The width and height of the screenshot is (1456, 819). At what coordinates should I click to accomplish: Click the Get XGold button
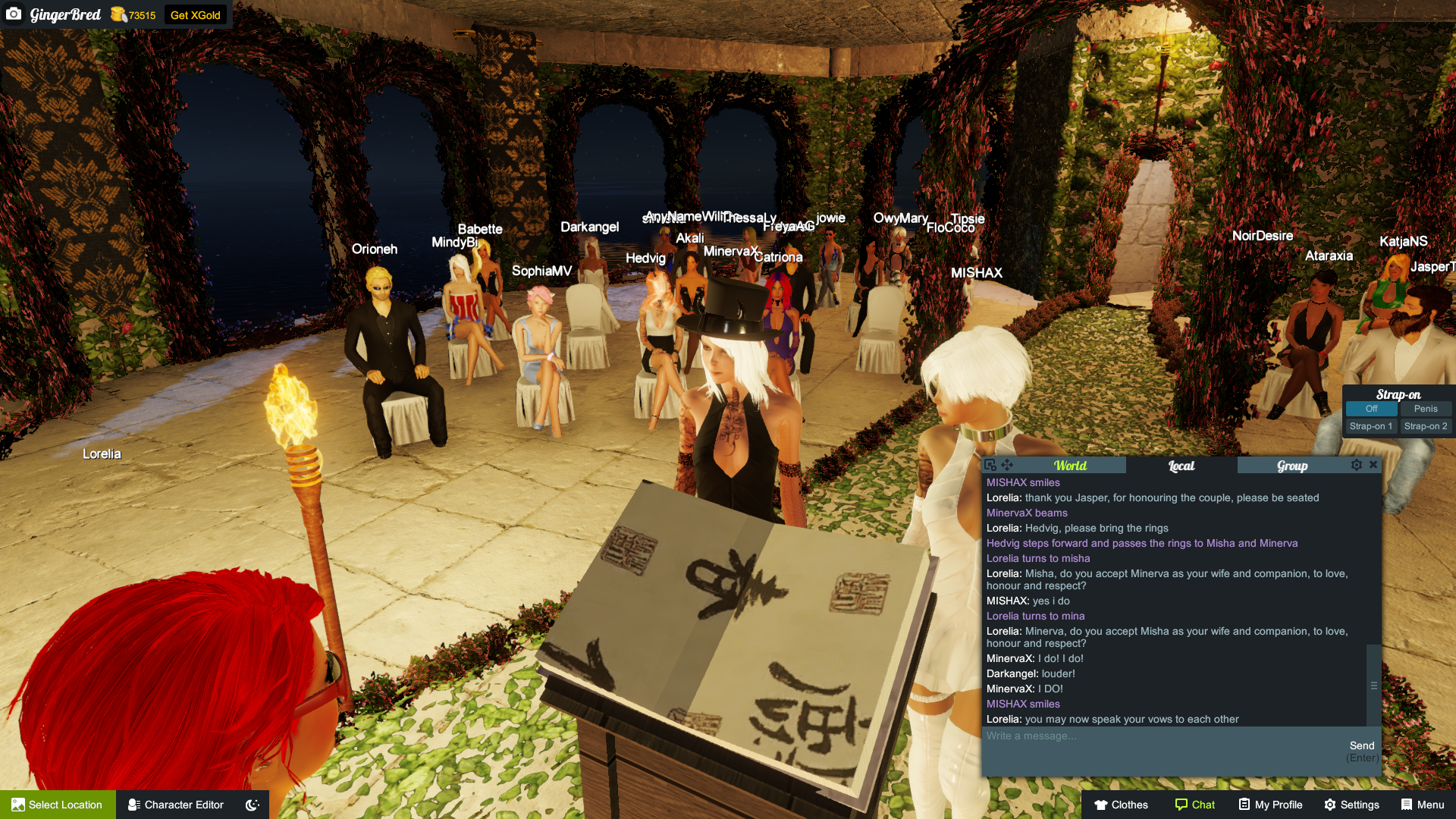(x=196, y=14)
